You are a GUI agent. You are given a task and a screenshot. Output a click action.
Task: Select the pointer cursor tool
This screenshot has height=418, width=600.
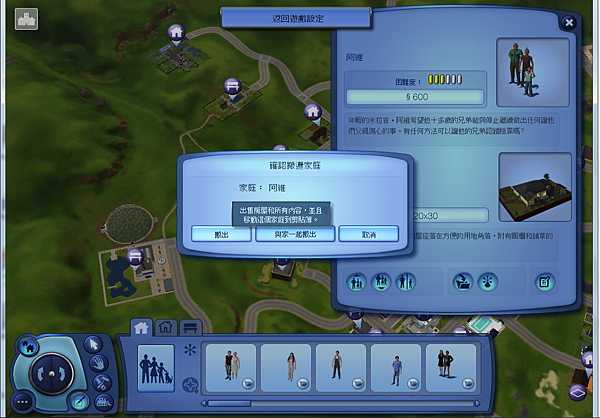point(94,344)
